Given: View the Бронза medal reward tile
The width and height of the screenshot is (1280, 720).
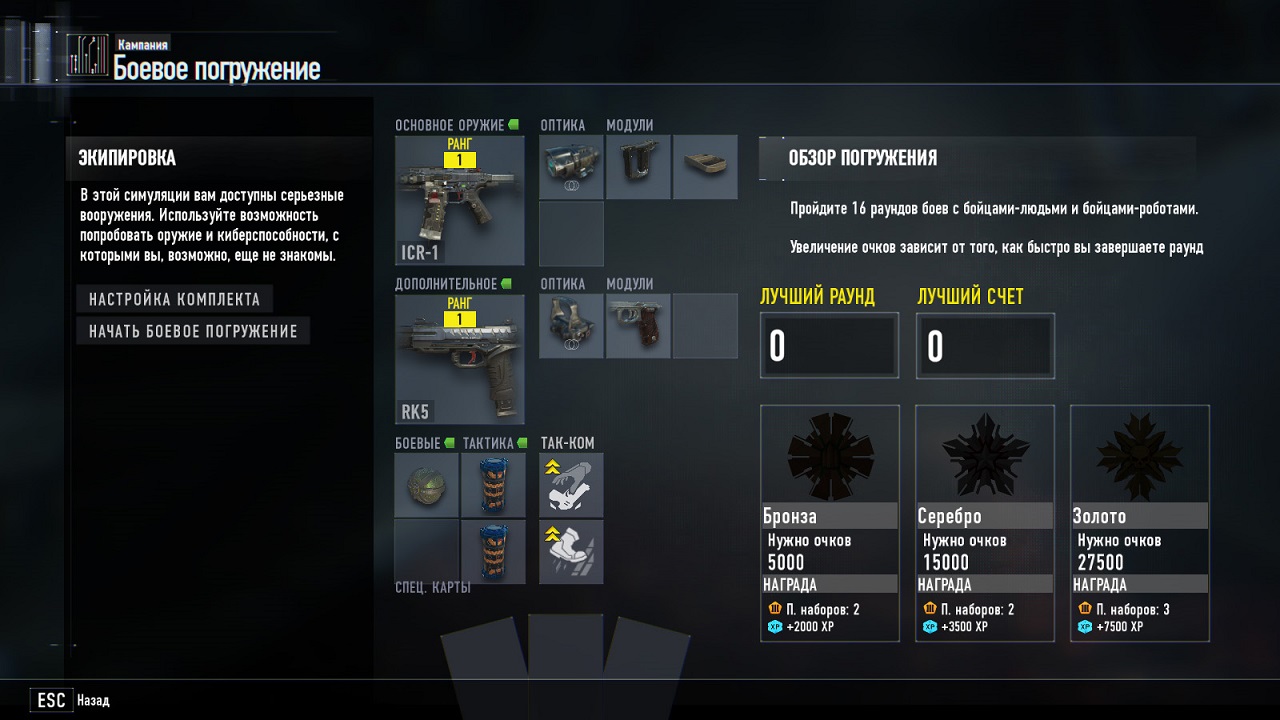Looking at the screenshot, I should tap(830, 522).
